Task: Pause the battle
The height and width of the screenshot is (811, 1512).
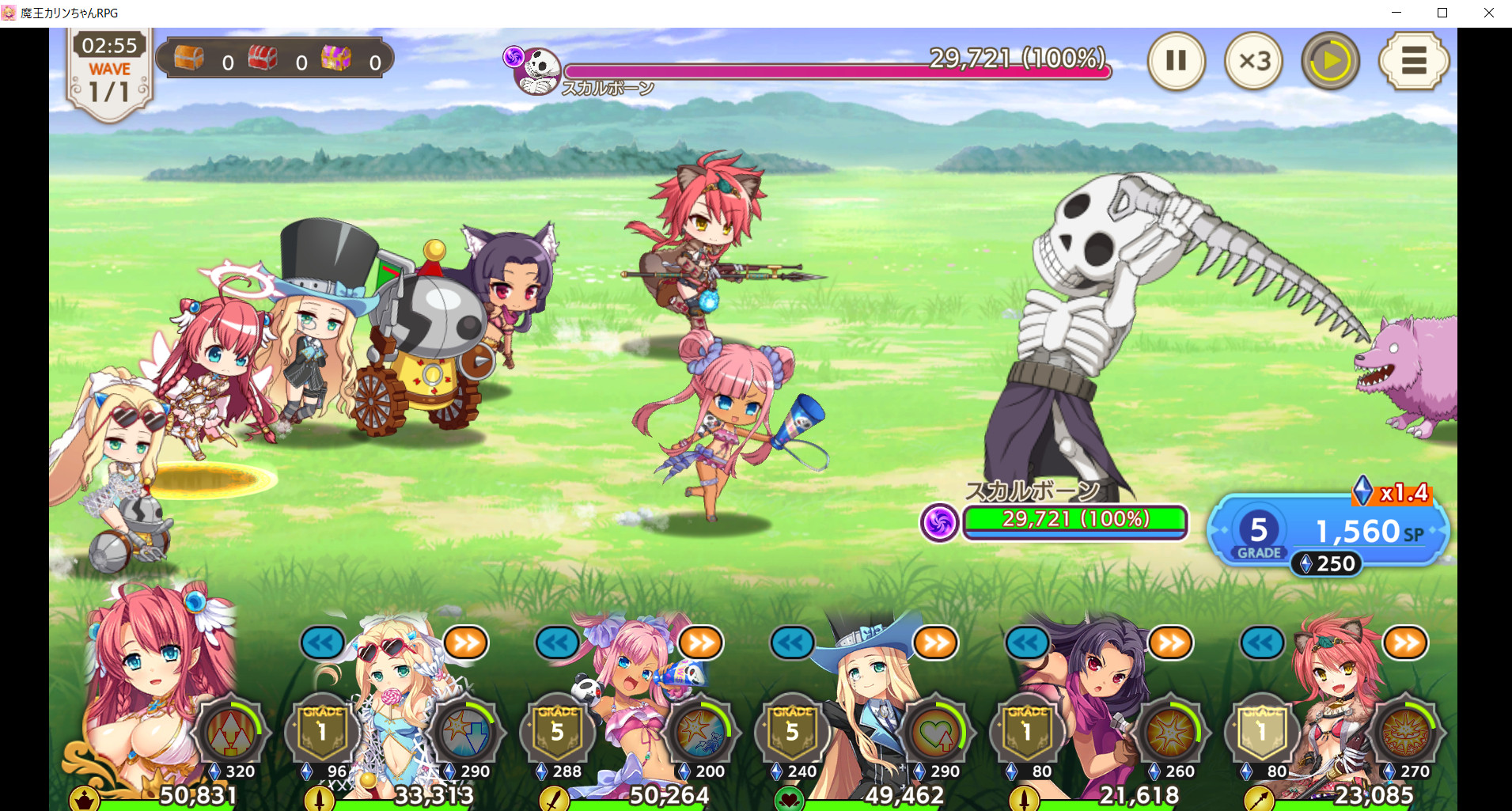Action: point(1176,61)
